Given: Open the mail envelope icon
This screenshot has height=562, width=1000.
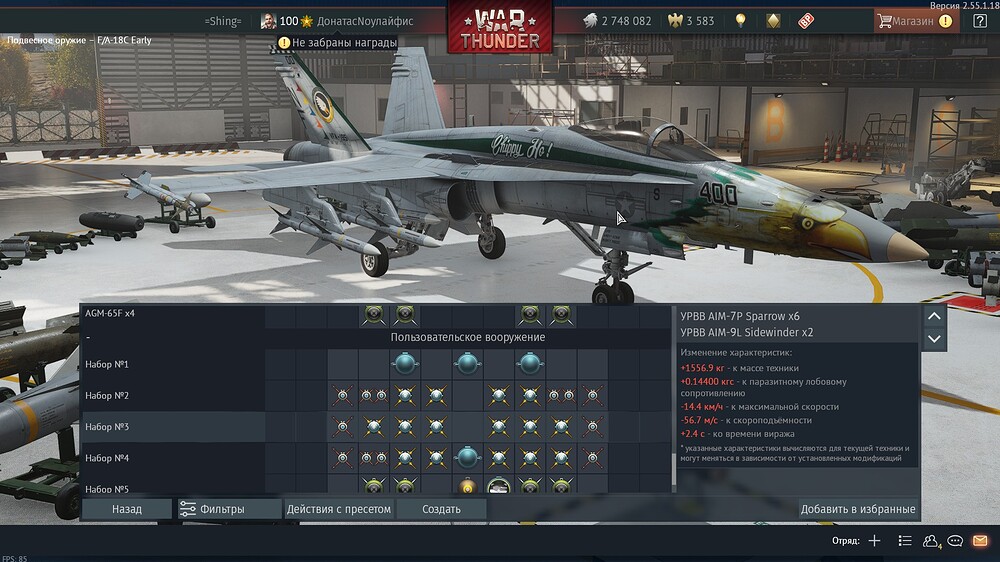Looking at the screenshot, I should pos(979,541).
